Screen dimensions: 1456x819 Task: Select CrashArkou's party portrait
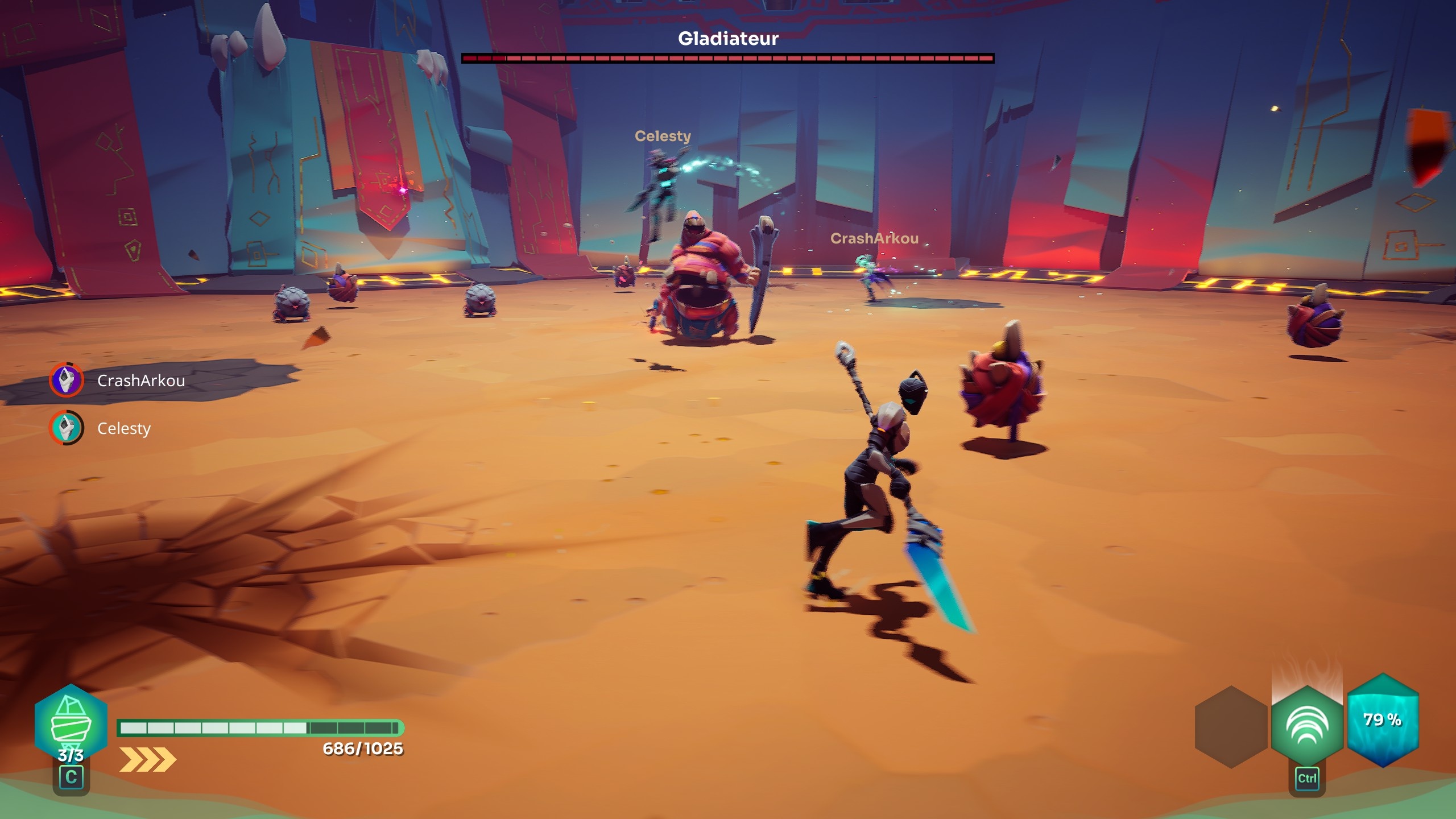click(67, 380)
